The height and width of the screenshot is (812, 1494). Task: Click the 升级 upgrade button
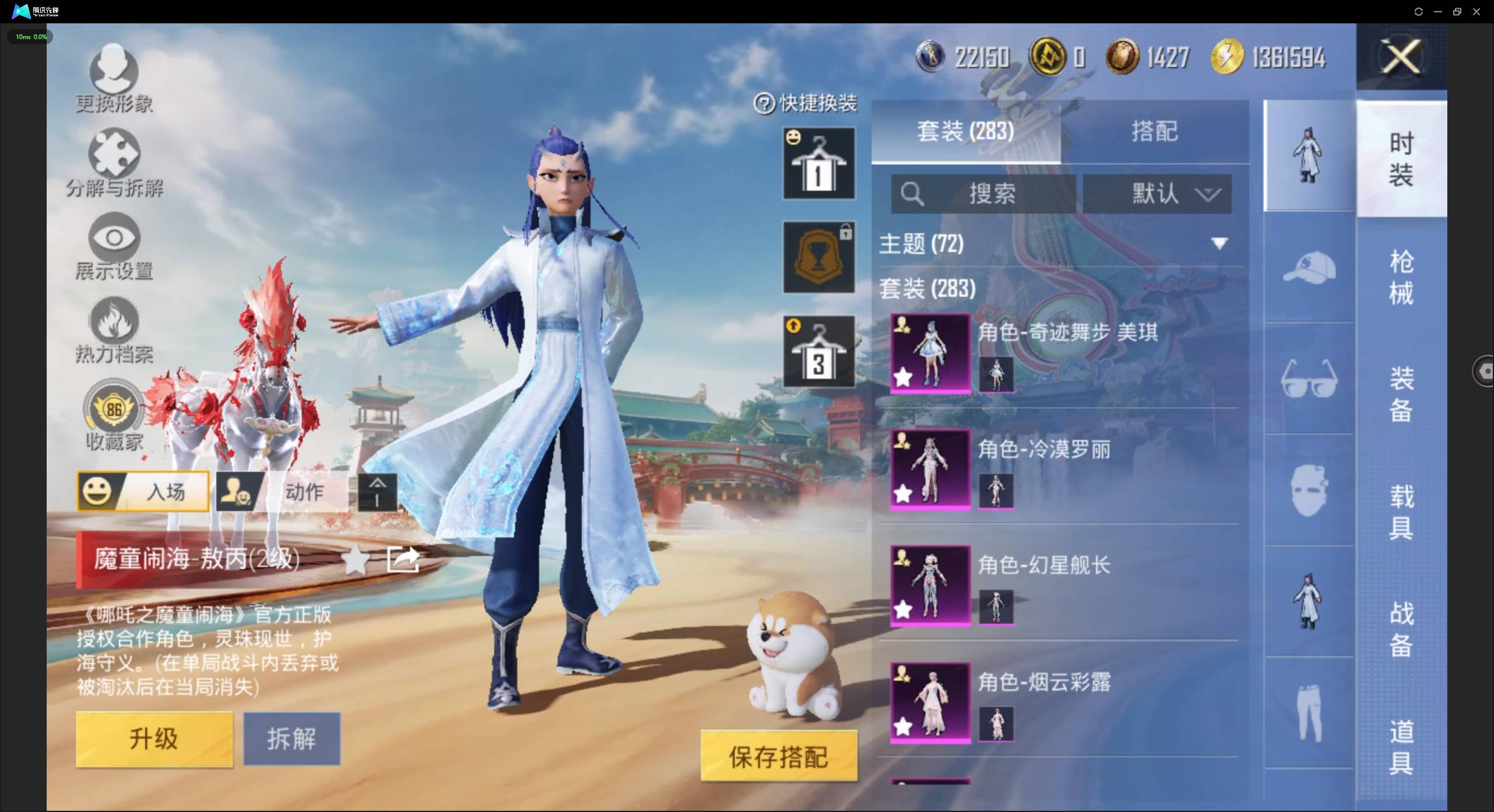coord(154,738)
